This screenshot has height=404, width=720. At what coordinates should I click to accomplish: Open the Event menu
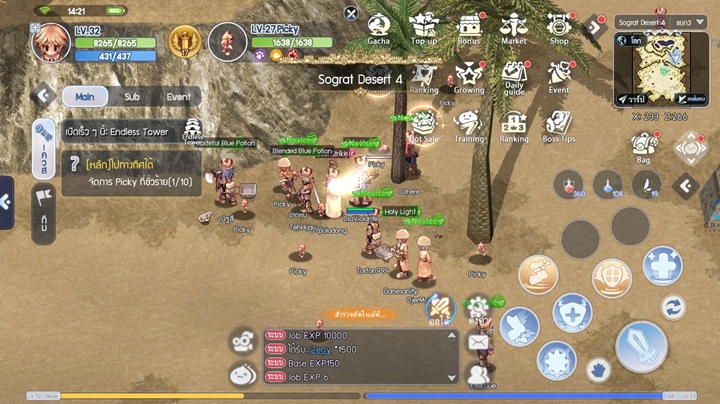point(559,76)
